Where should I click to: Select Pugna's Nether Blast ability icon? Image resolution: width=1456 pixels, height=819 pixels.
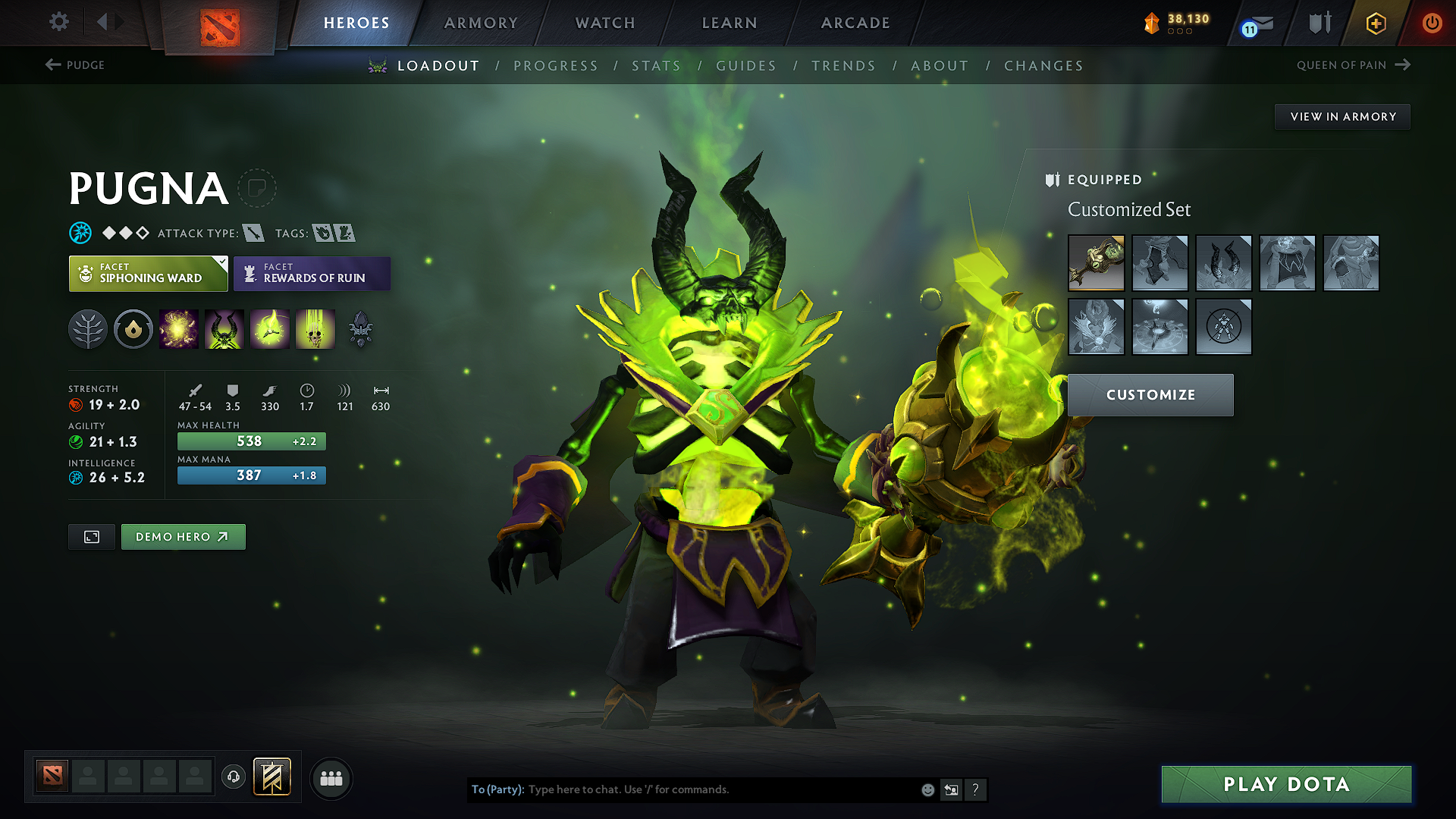pyautogui.click(x=179, y=329)
